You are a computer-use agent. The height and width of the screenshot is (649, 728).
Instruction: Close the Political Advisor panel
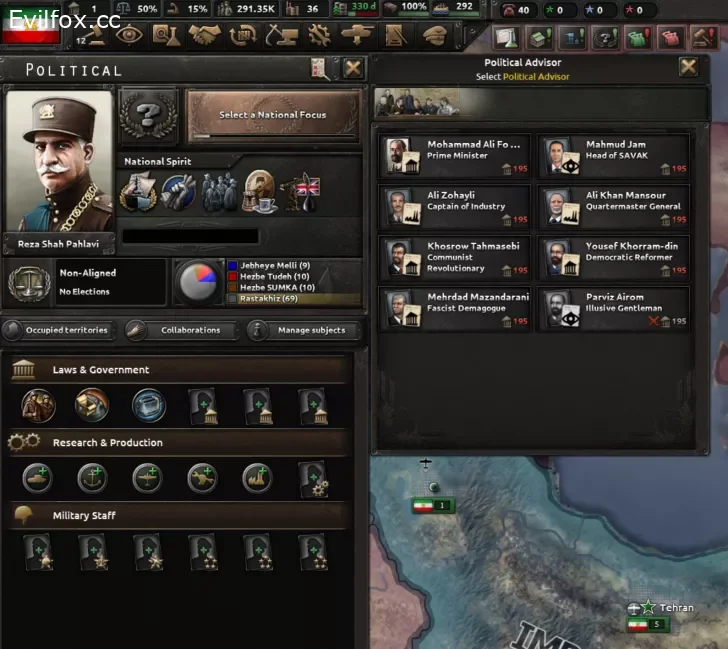[x=688, y=67]
